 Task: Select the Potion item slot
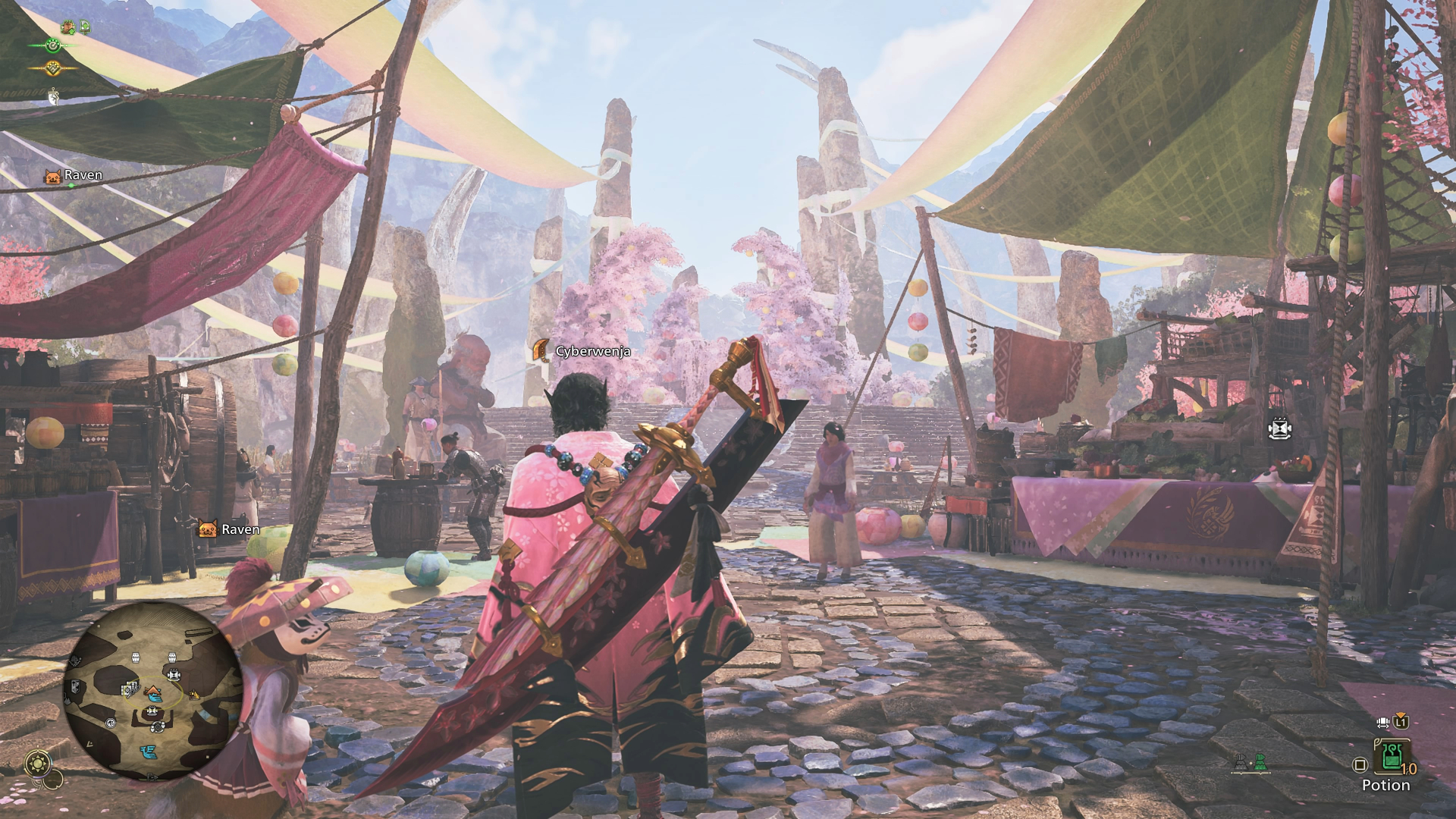tap(1392, 757)
